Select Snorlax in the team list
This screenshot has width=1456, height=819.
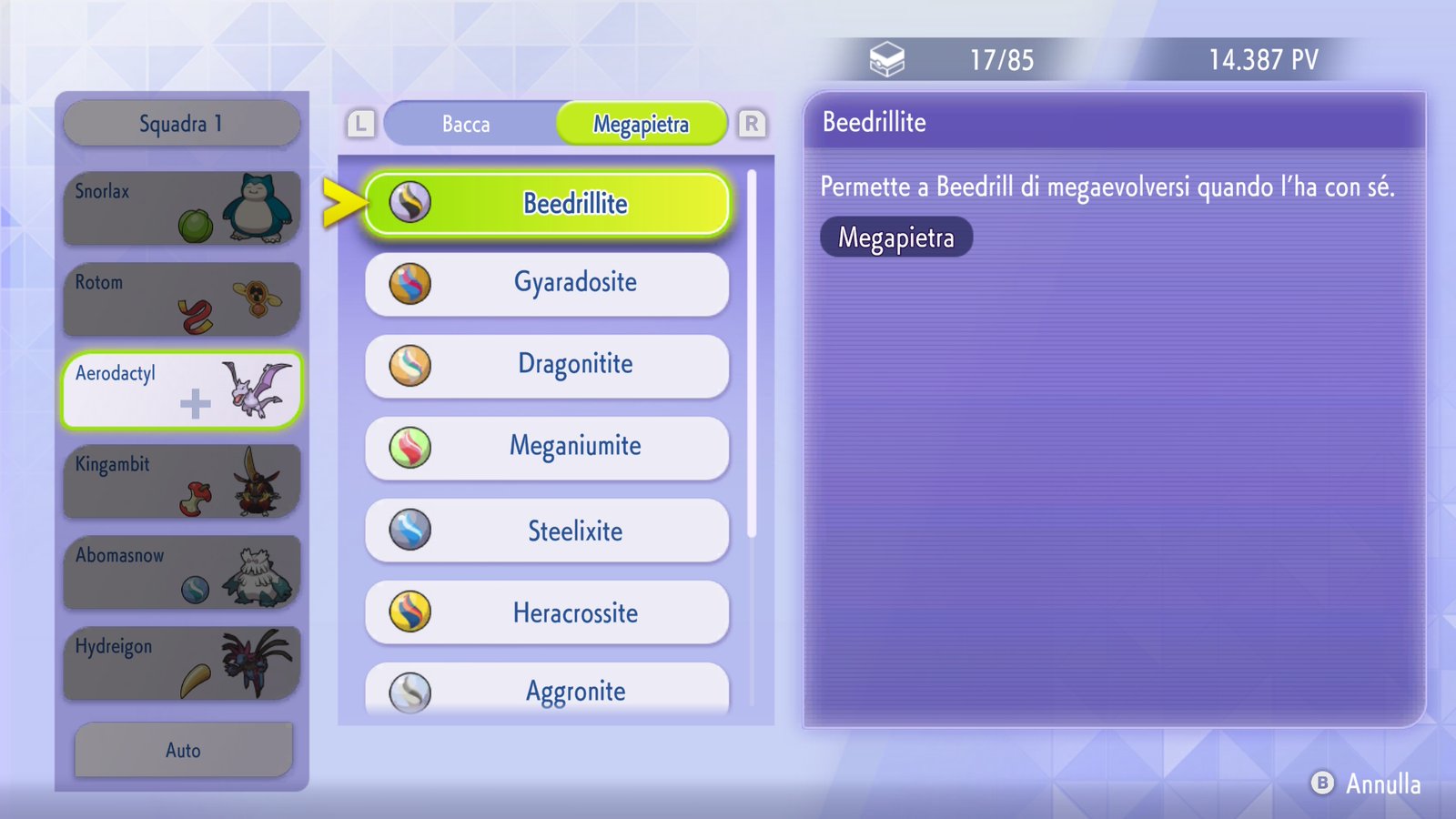click(182, 208)
